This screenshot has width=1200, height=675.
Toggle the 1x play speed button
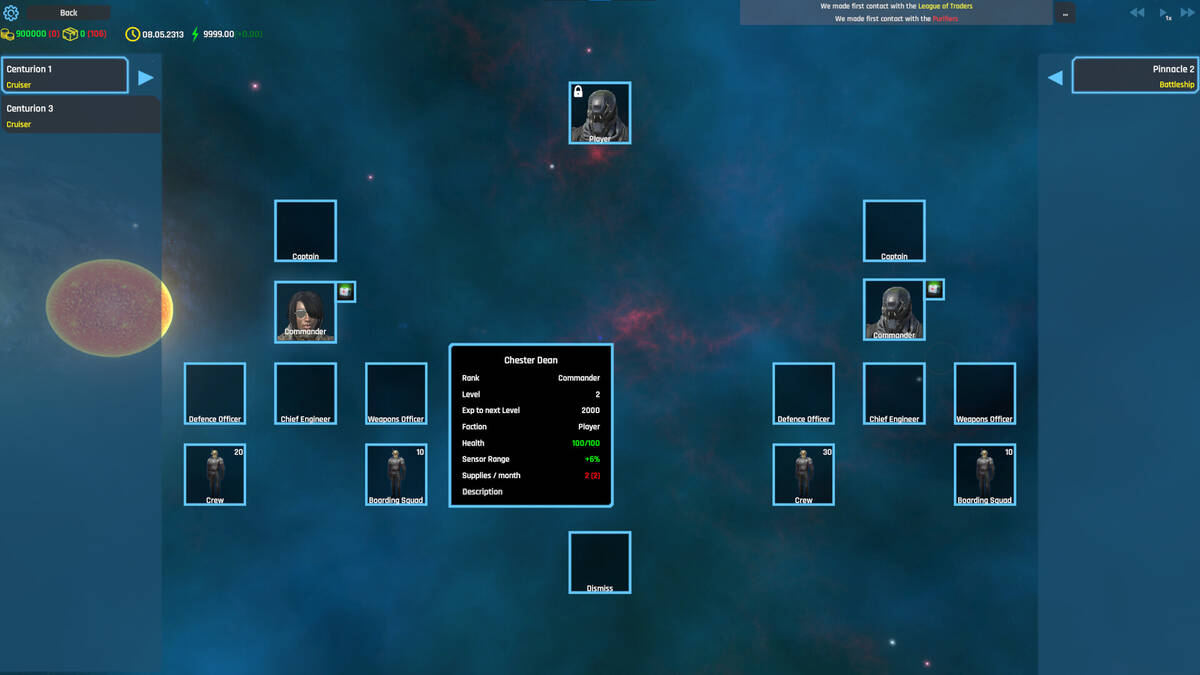coord(1165,14)
